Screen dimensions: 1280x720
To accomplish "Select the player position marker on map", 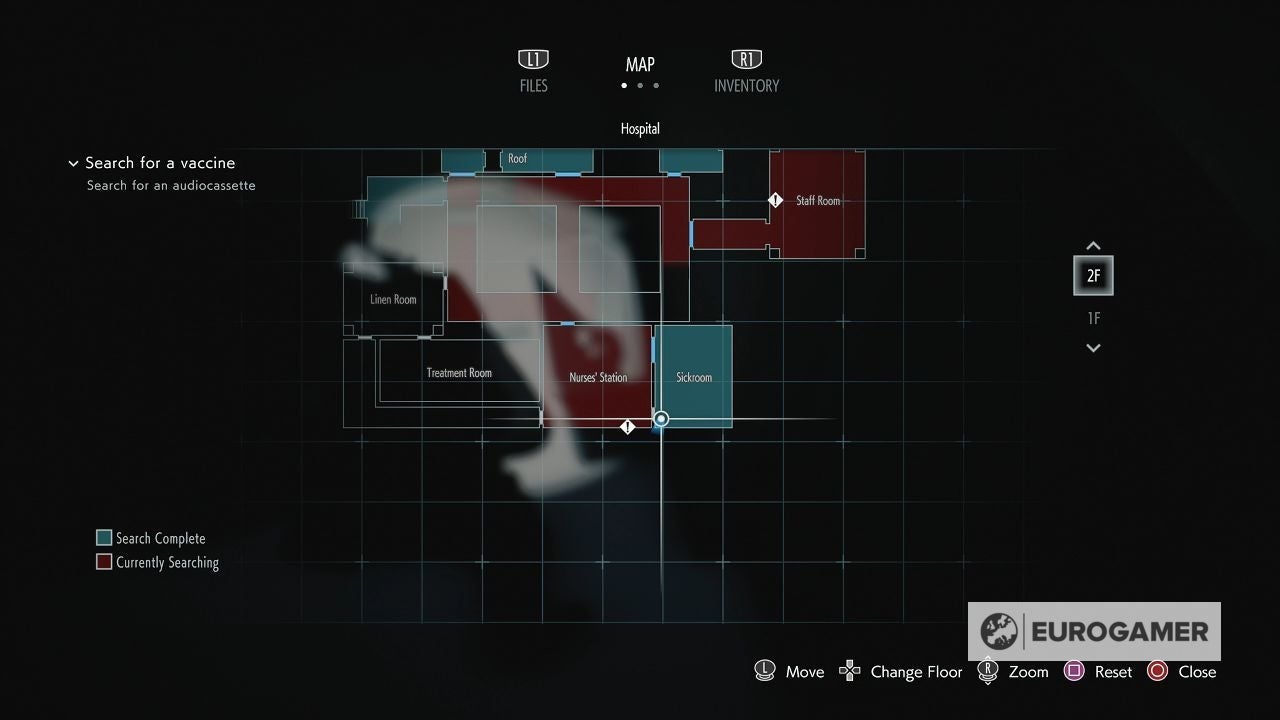I will coord(660,419).
